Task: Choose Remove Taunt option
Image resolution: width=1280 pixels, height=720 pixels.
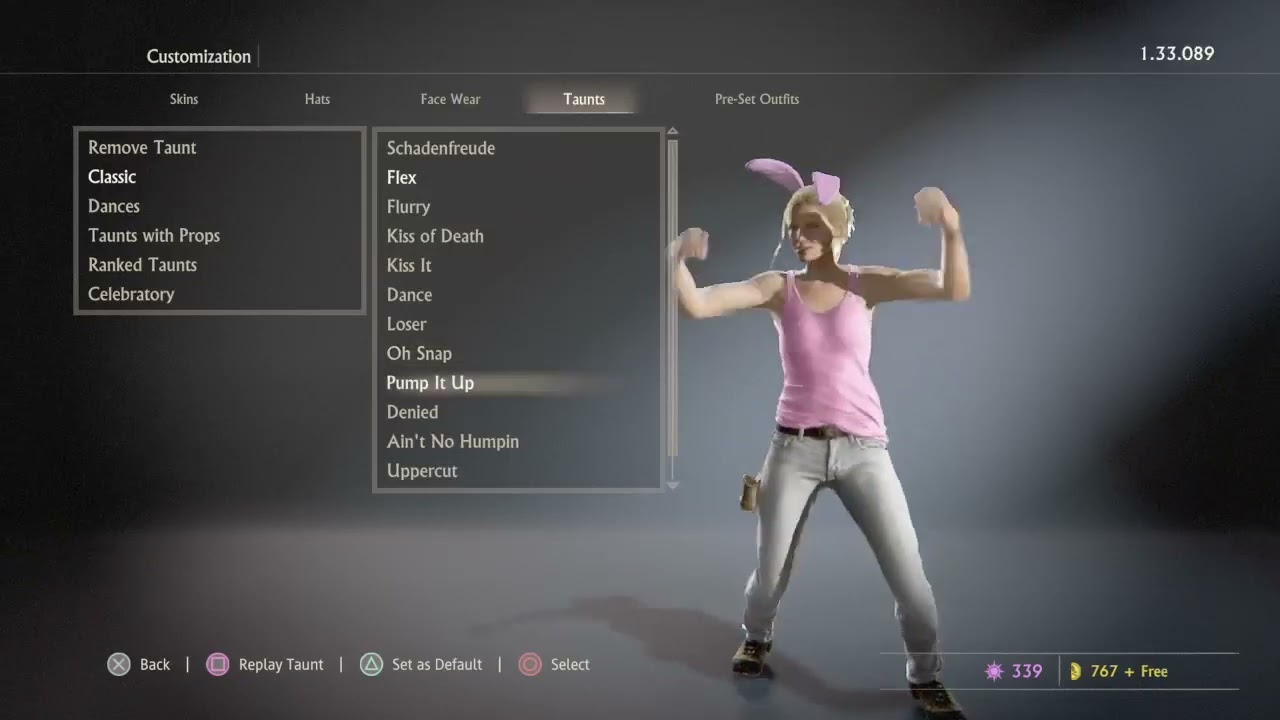Action: coord(142,147)
